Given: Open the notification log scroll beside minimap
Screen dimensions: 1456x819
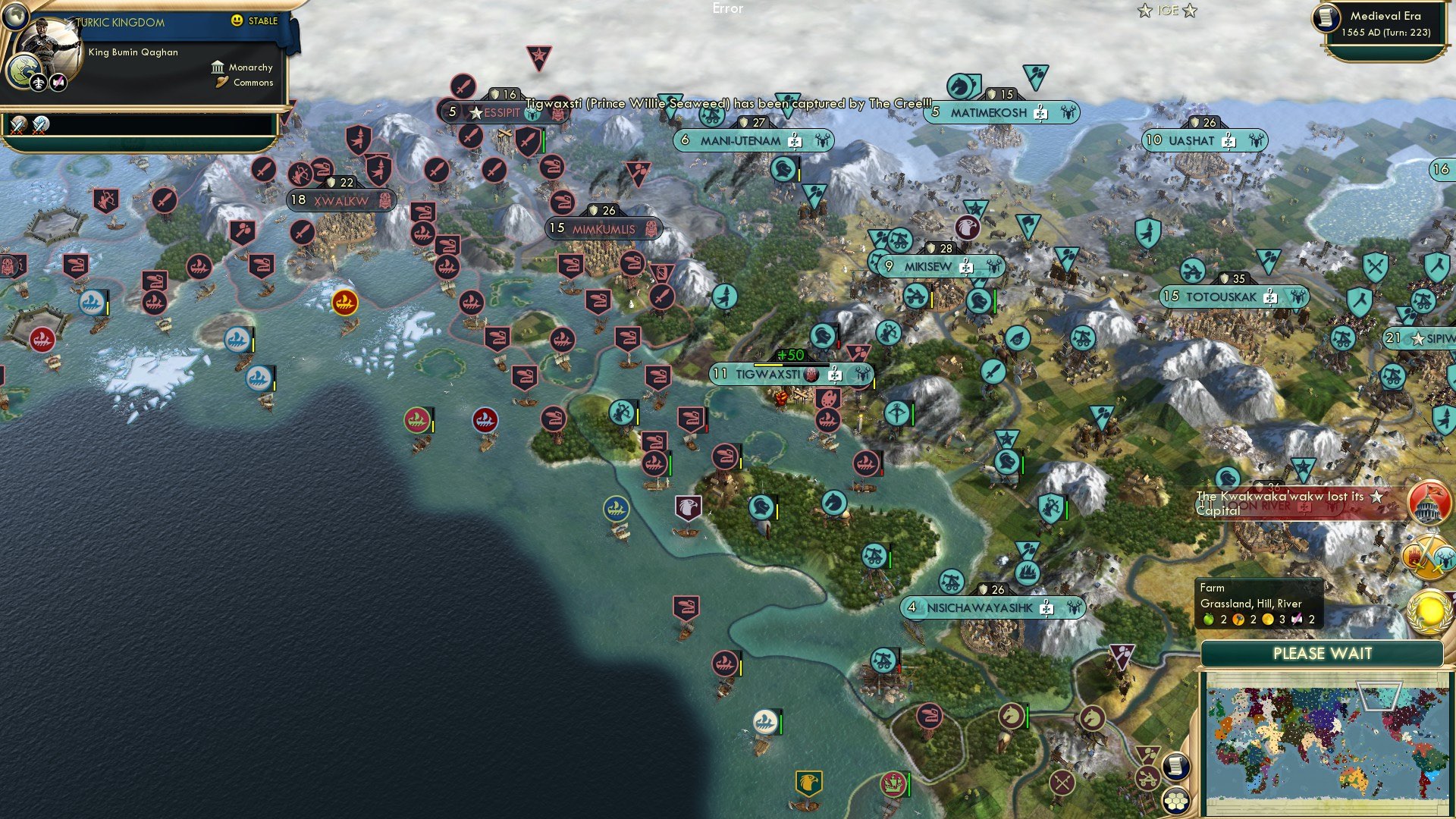Looking at the screenshot, I should 1176,765.
